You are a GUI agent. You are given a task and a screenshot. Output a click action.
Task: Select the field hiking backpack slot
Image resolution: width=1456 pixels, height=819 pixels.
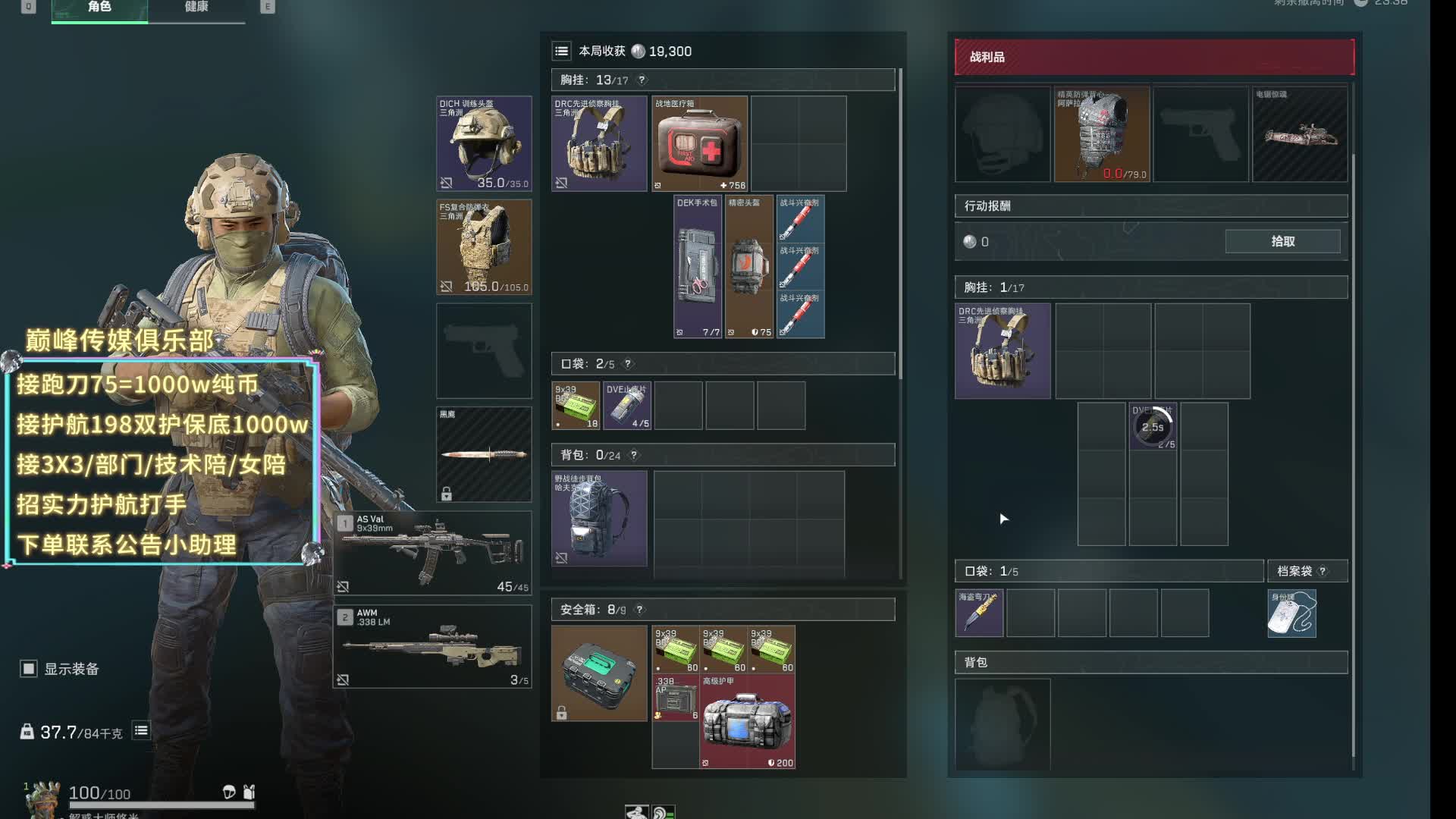click(599, 519)
